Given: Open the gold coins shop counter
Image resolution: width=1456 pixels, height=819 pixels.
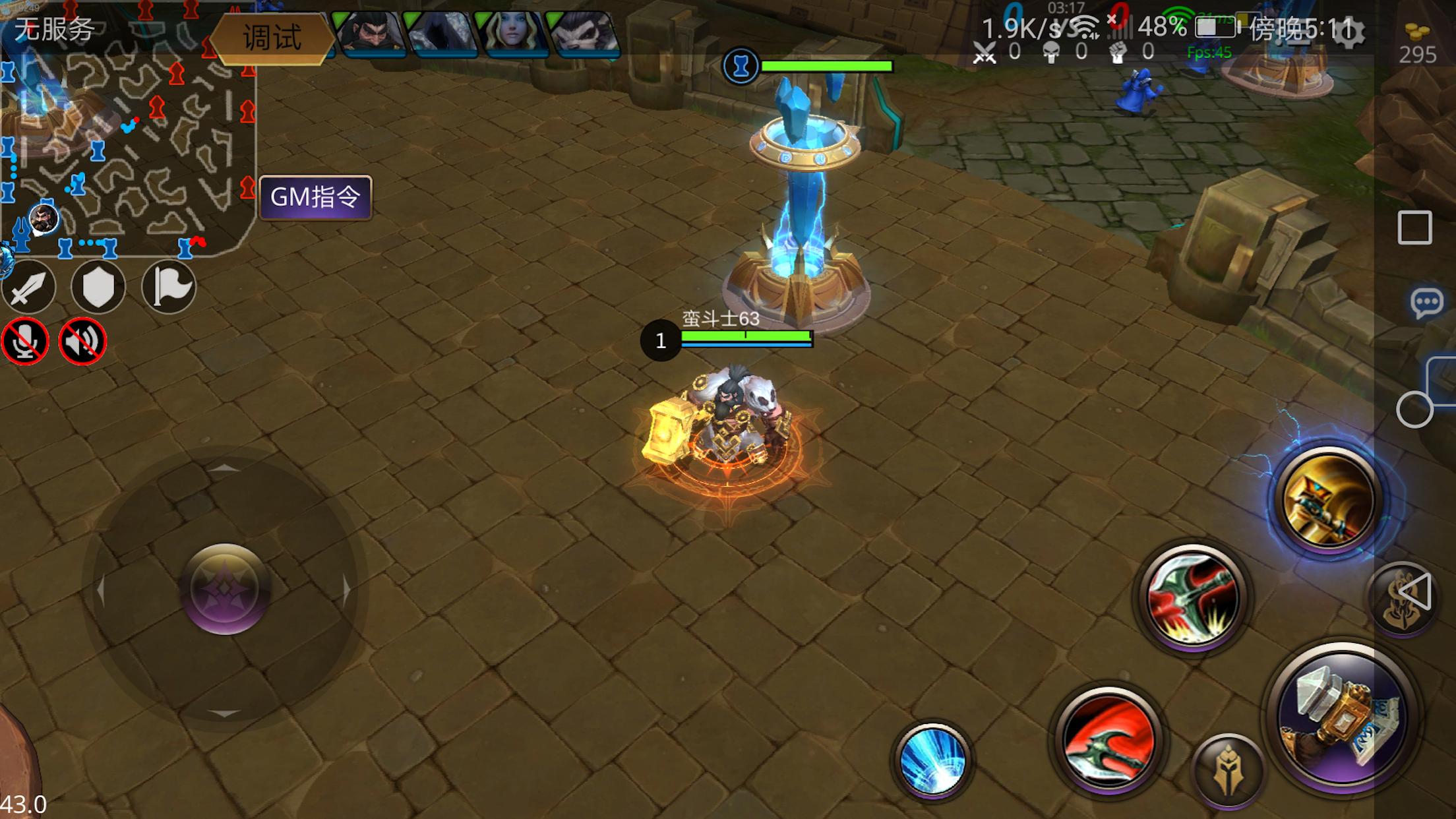Looking at the screenshot, I should (1417, 44).
